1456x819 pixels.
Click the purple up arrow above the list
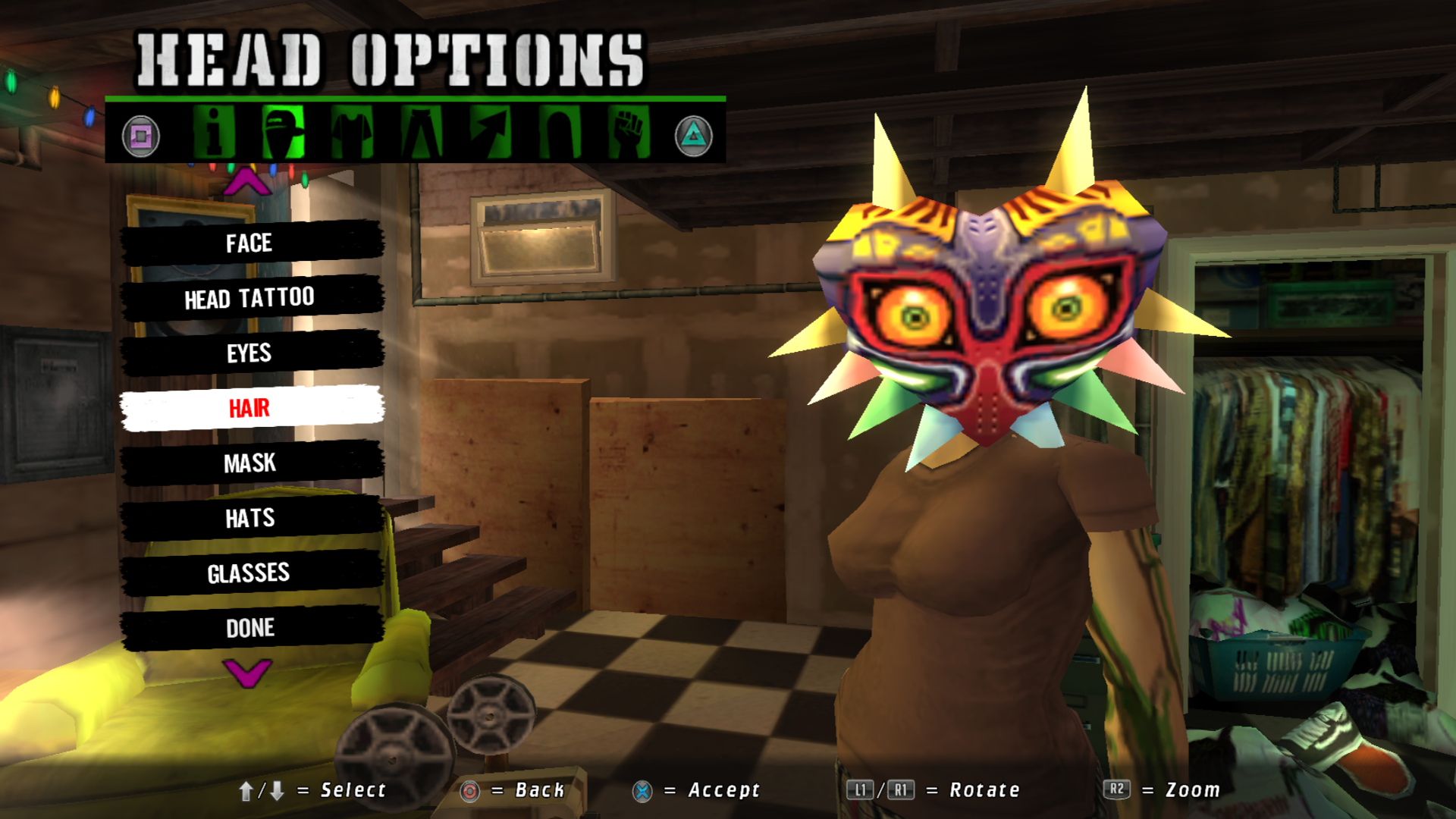tap(247, 183)
